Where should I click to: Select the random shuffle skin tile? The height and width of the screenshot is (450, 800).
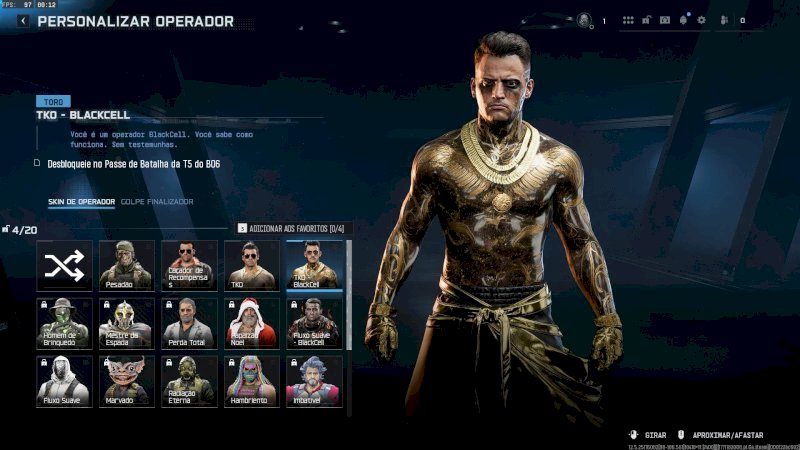point(65,265)
